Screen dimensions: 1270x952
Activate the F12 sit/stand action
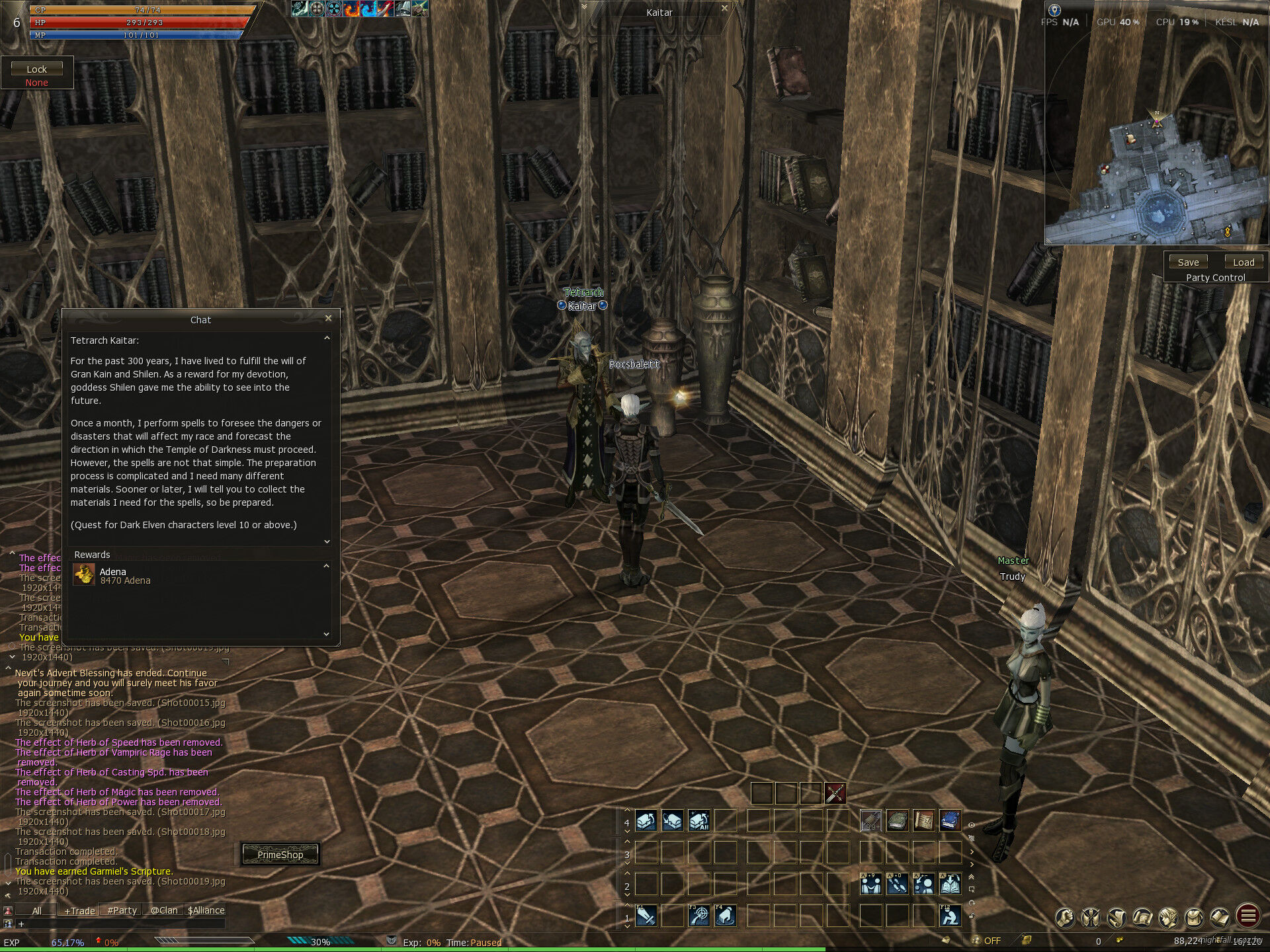[951, 916]
